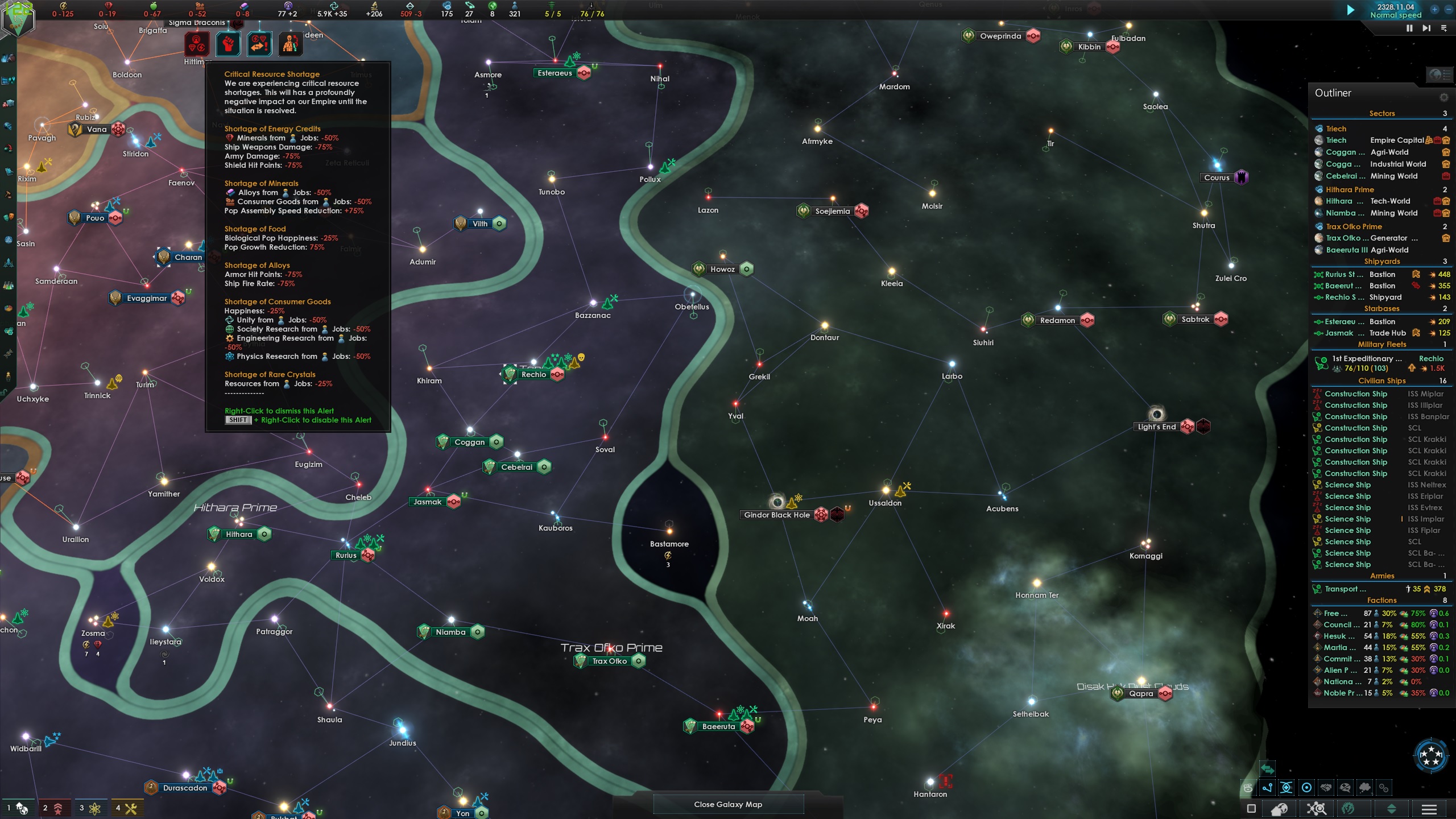The height and width of the screenshot is (819, 1456).
Task: Select the Rechio system on the map
Action: (x=533, y=374)
